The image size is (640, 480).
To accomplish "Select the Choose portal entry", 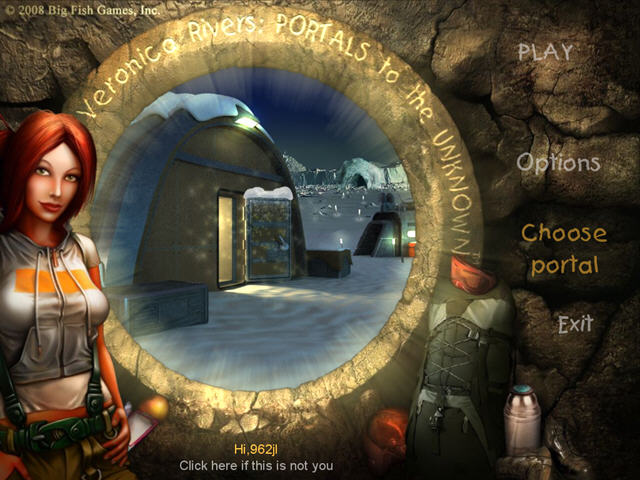I will pos(564,249).
